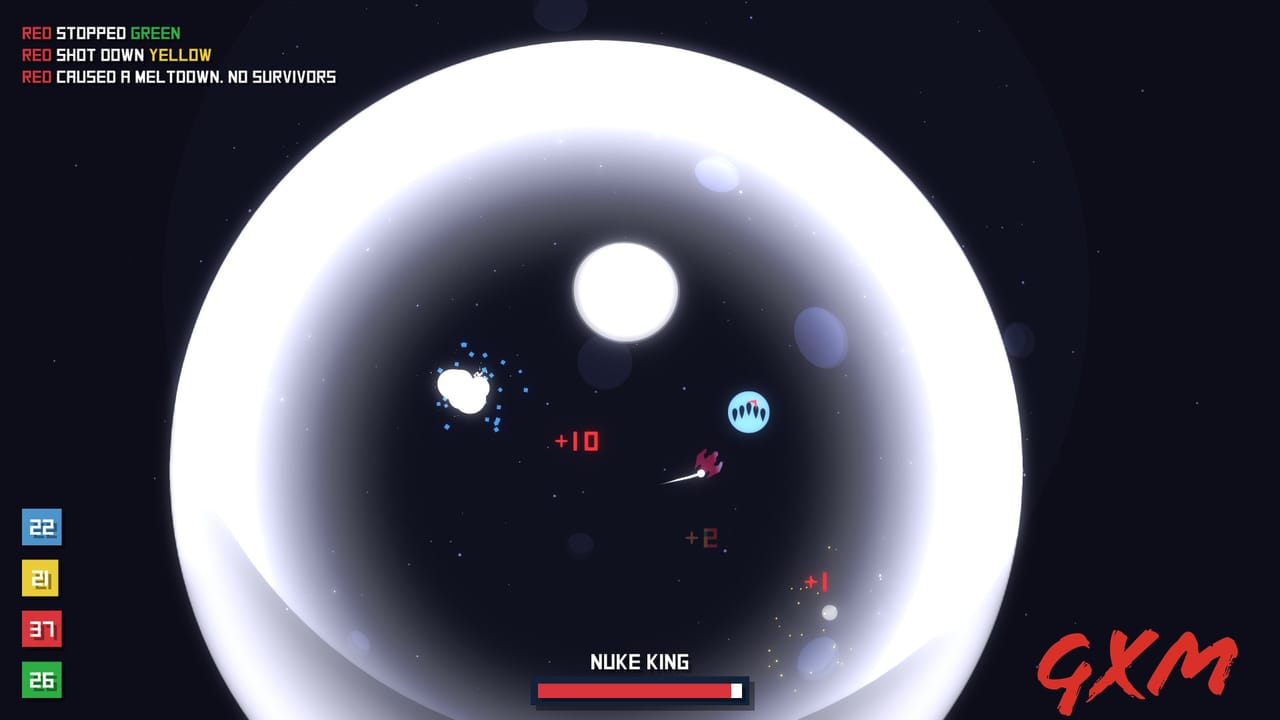Click the yellow score badge showing 21

tap(42, 579)
